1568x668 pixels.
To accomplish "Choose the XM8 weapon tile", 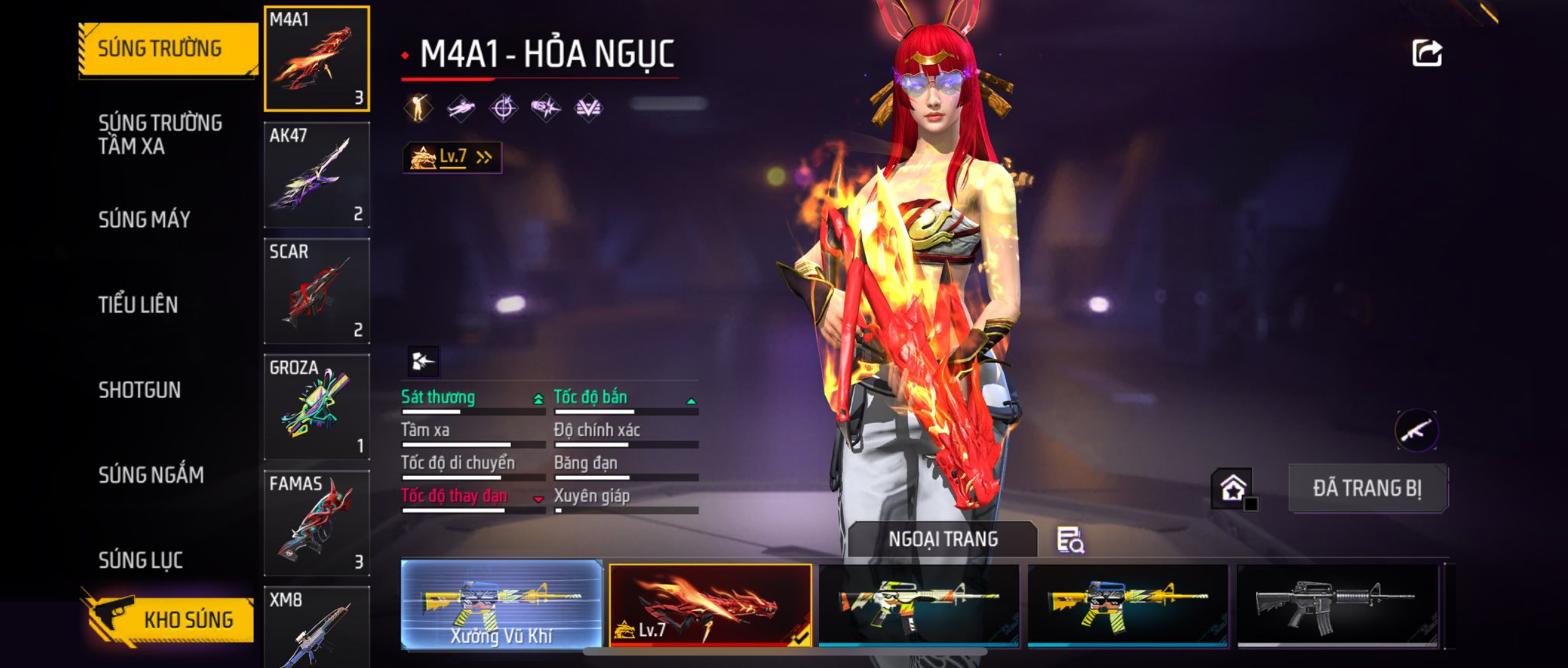I will (316, 627).
